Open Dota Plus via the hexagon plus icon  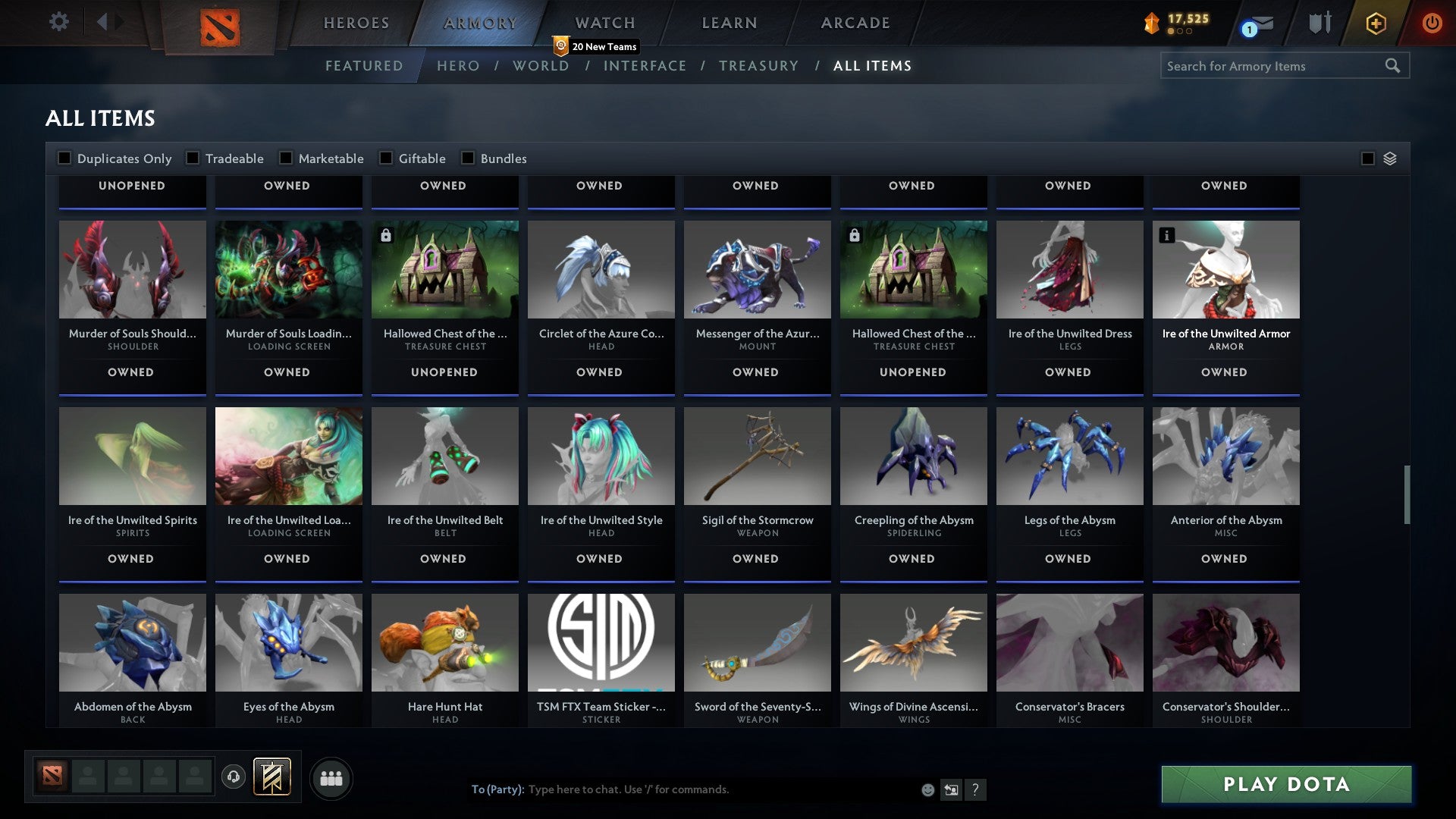1375,23
